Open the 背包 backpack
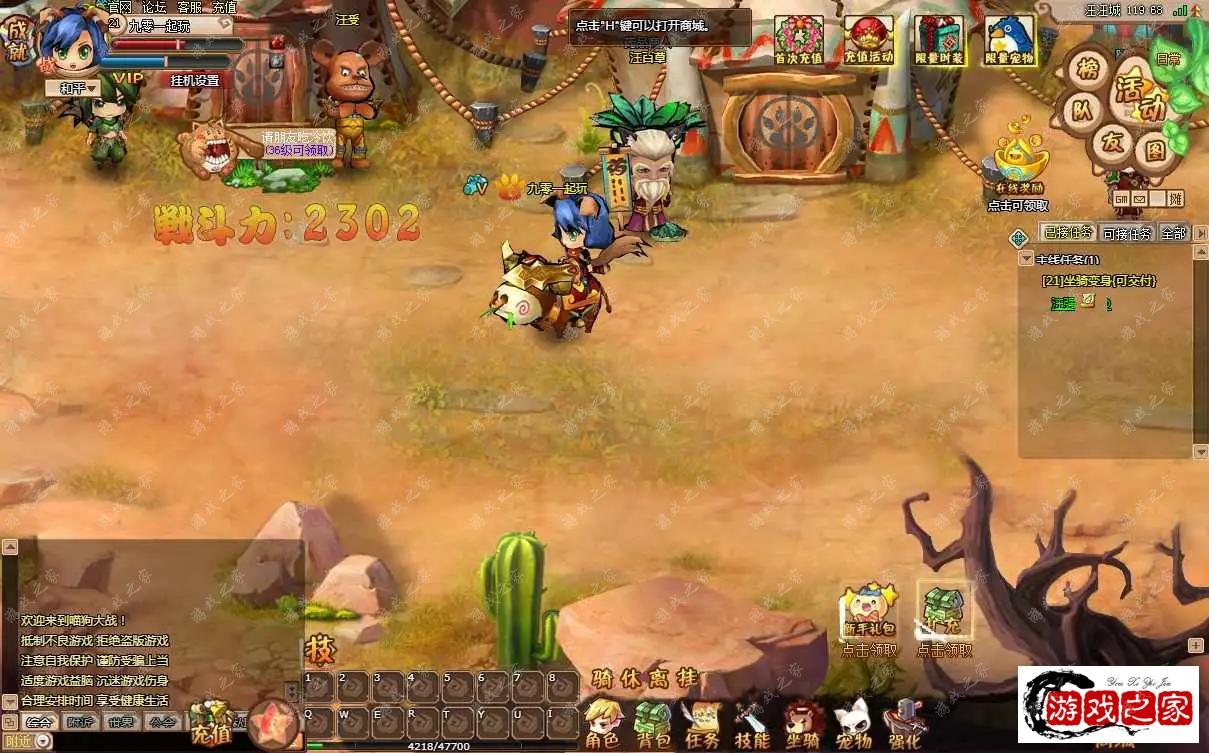 (x=654, y=726)
